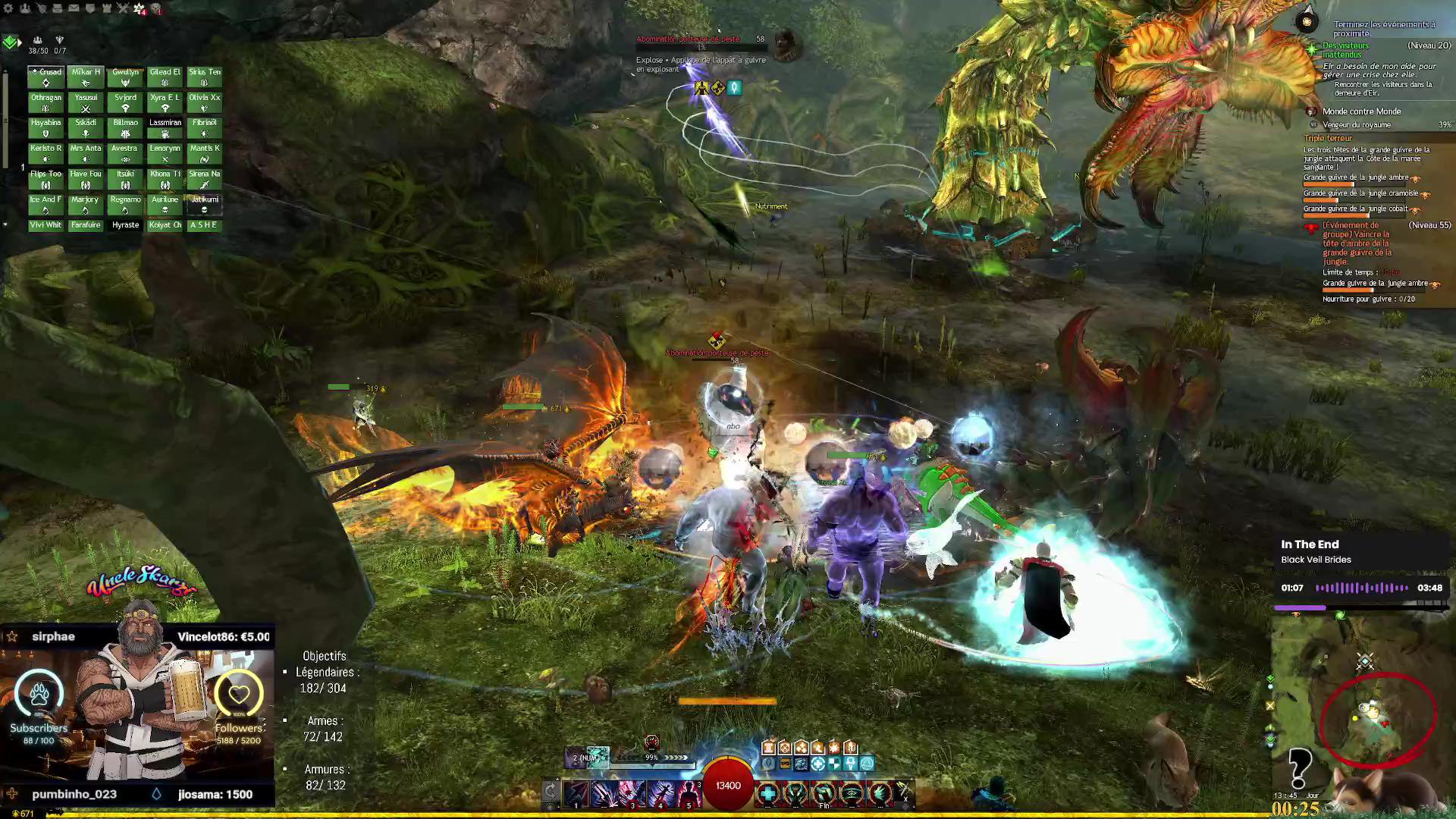Open the crossed swords PvP menu icon
This screenshot has width=1456, height=819.
(x=123, y=8)
